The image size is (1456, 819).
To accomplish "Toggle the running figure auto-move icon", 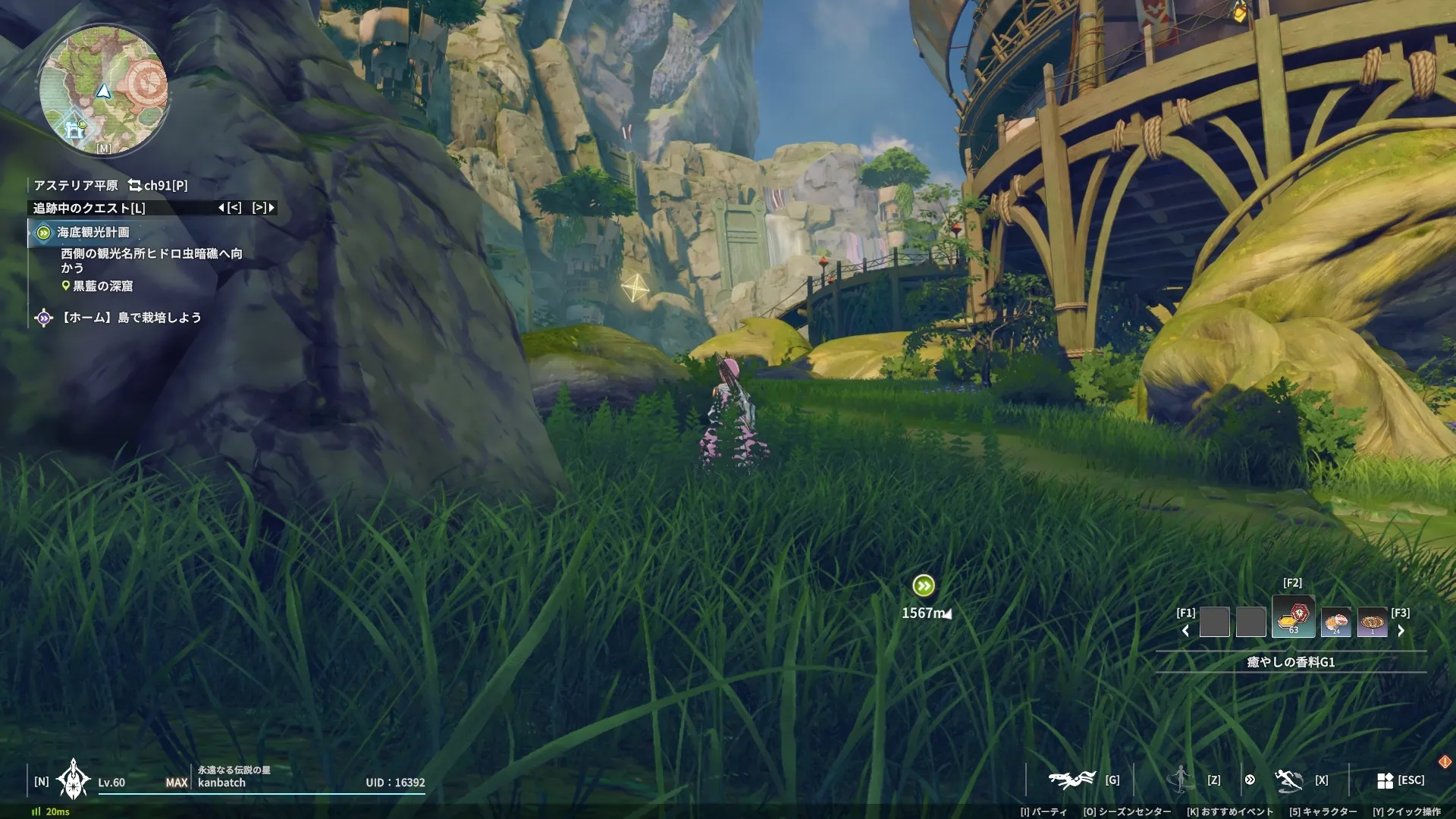I will point(1288,780).
